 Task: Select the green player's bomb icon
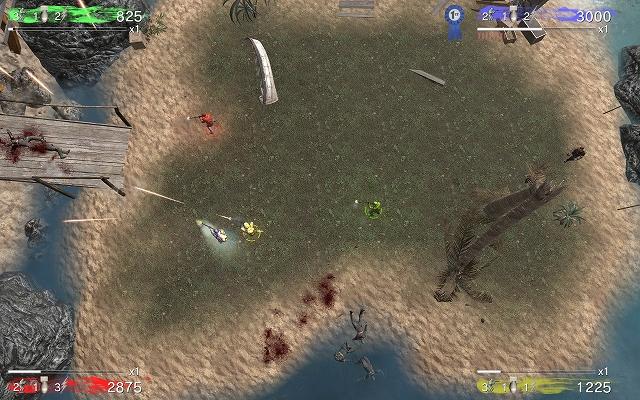tap(43, 16)
